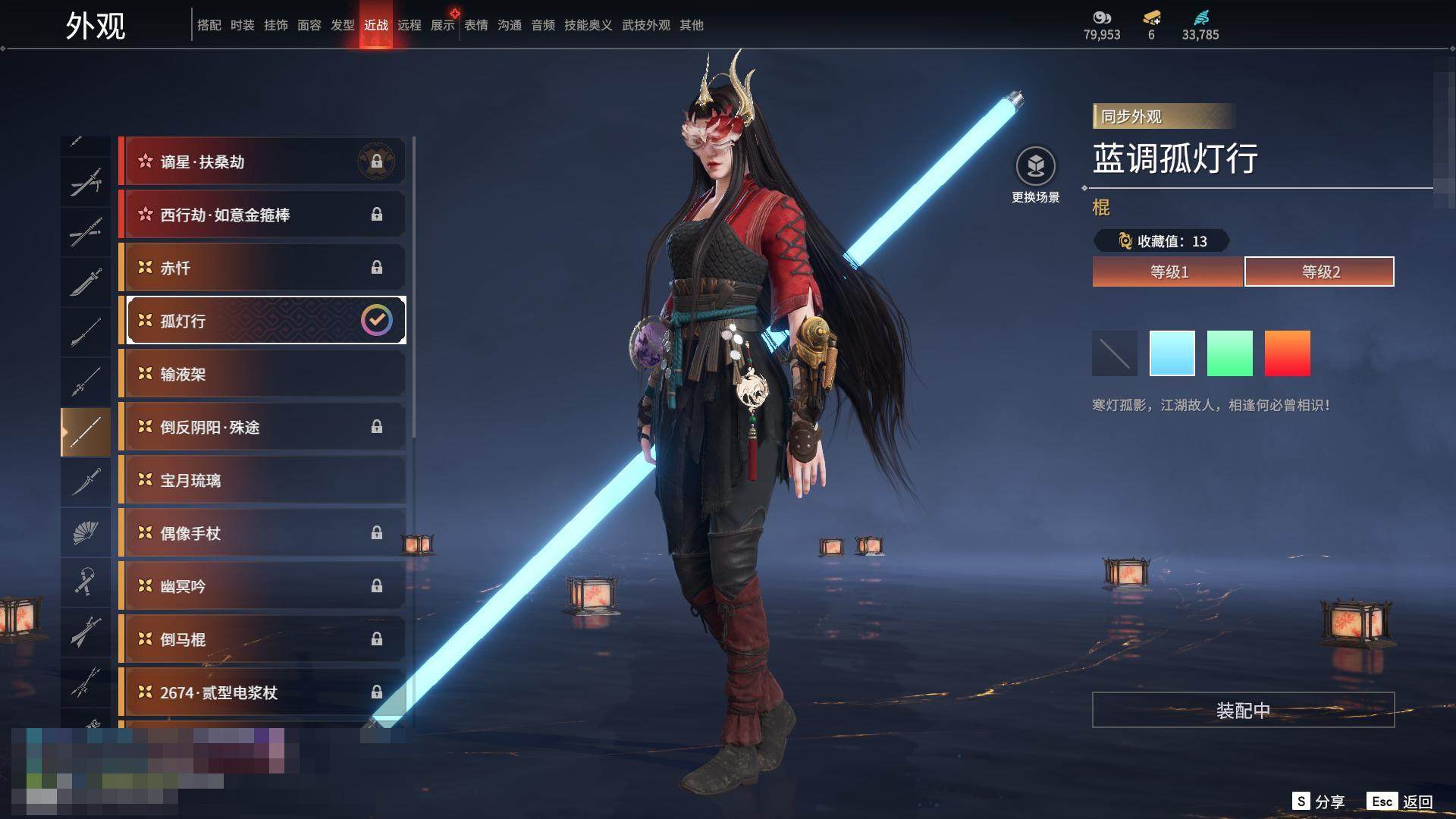
Task: Choose the red-orange color swatch
Action: click(x=1288, y=353)
